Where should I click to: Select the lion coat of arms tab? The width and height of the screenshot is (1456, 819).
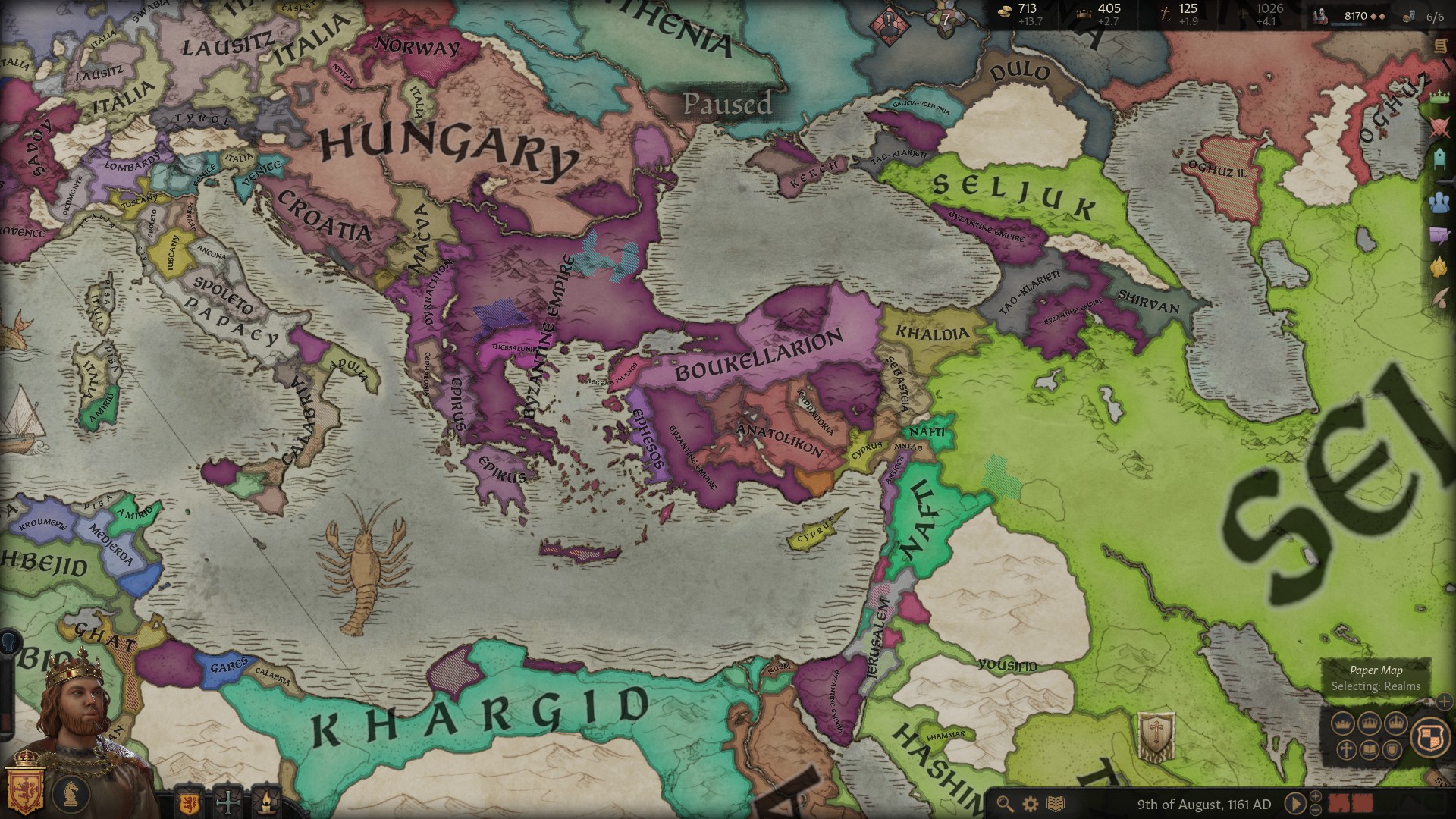point(188,802)
